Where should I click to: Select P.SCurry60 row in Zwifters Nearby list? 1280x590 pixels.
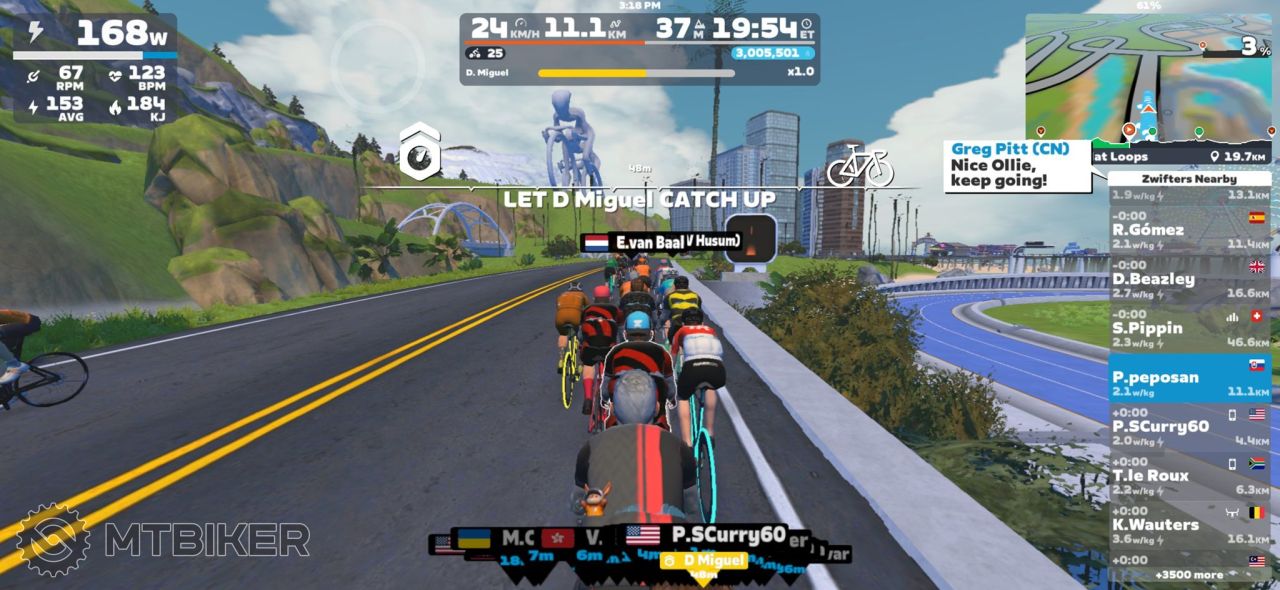pyautogui.click(x=1189, y=426)
